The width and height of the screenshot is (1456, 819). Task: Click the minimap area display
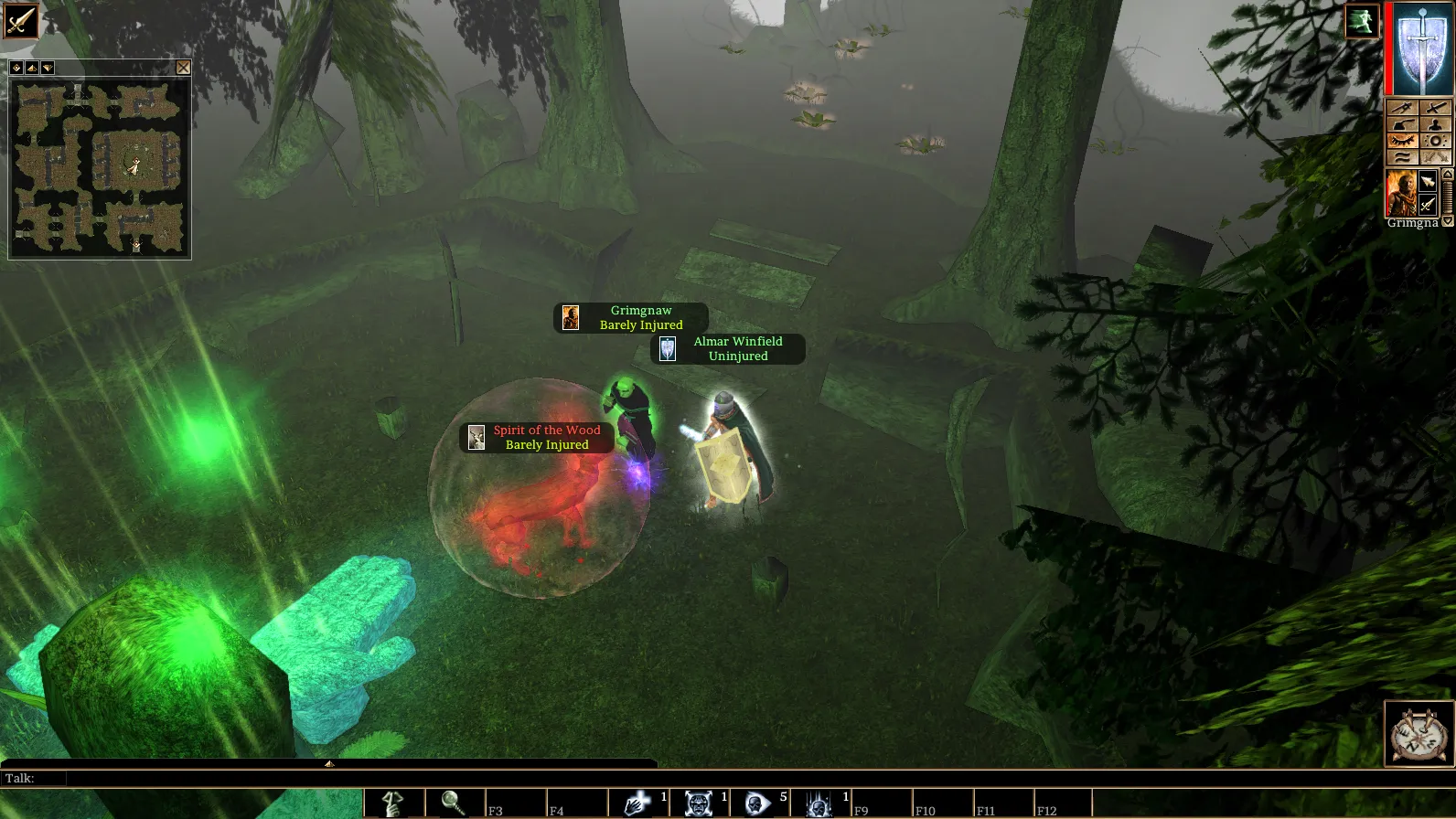99,168
